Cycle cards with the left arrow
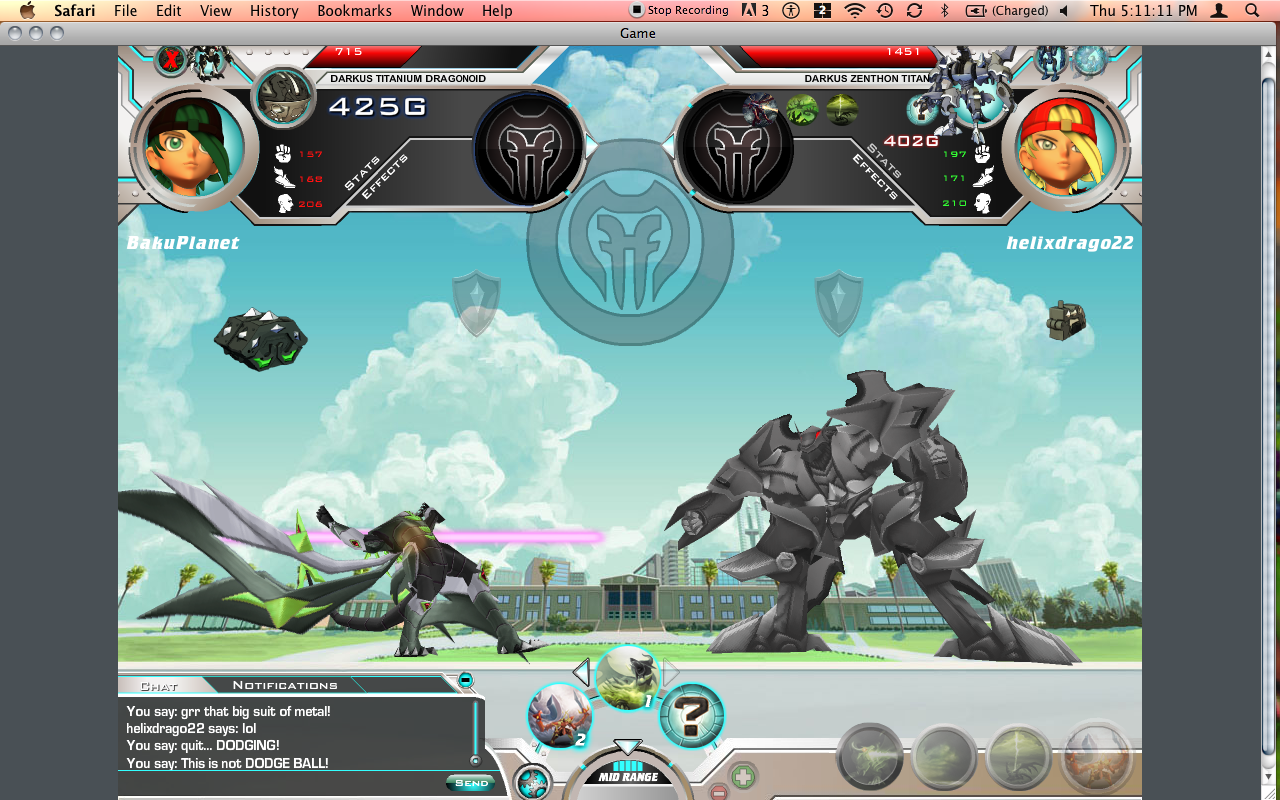Image resolution: width=1280 pixels, height=800 pixels. 581,672
